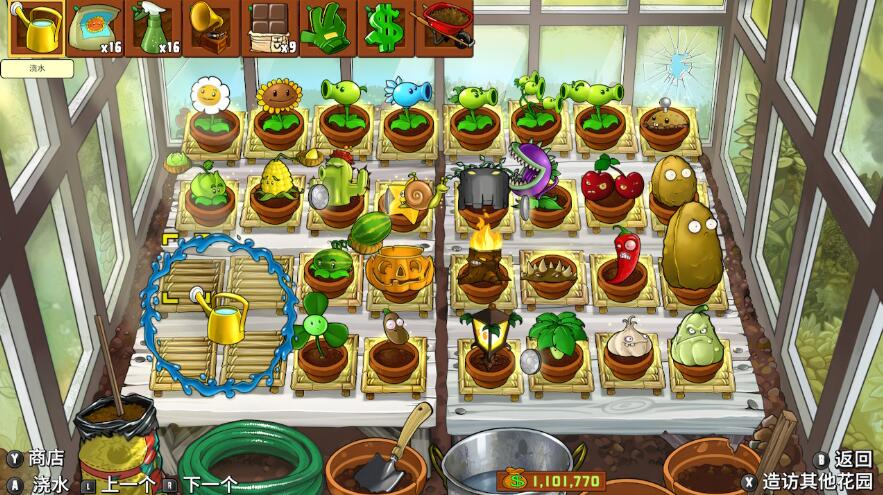Click the Garlic plant
Viewport: 883px width, 495px height.
tap(629, 338)
